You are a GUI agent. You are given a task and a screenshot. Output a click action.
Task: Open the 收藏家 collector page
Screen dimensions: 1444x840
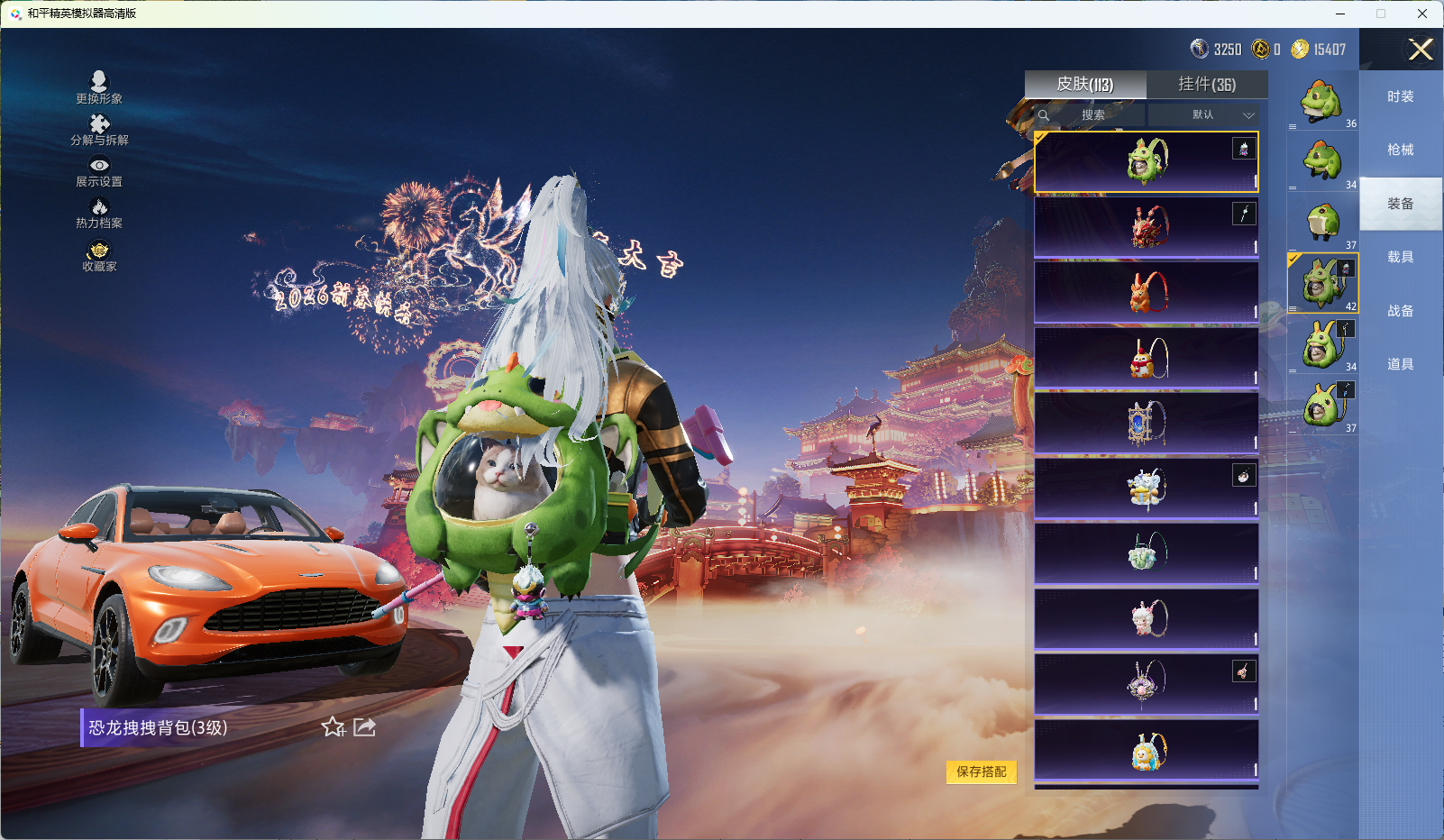coord(99,256)
